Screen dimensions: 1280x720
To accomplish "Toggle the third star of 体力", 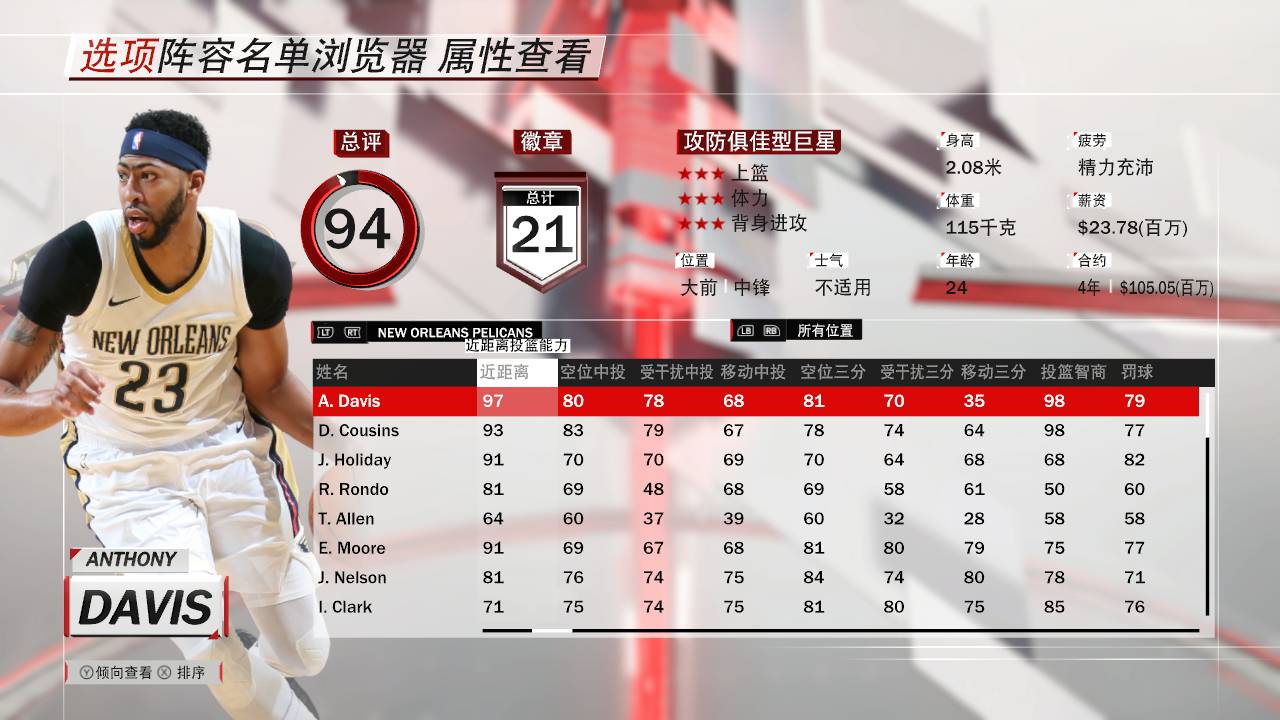I will coord(717,199).
